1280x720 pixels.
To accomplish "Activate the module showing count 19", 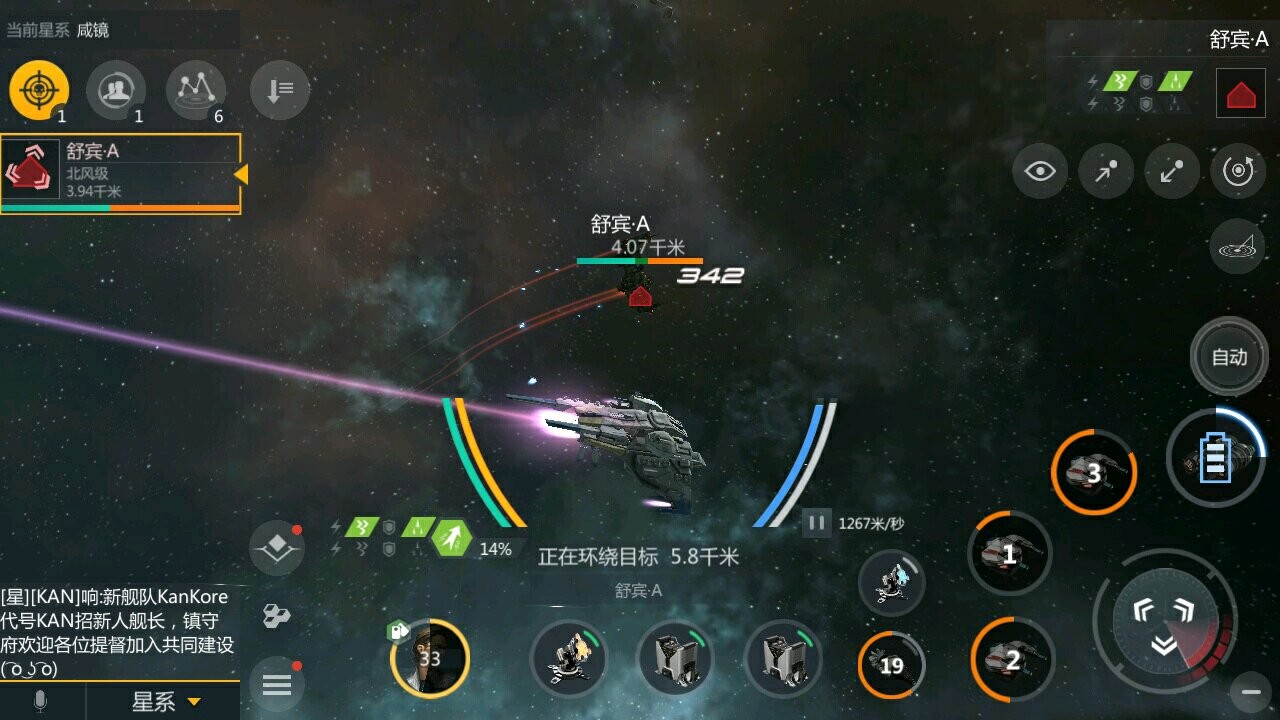I will pyautogui.click(x=891, y=665).
